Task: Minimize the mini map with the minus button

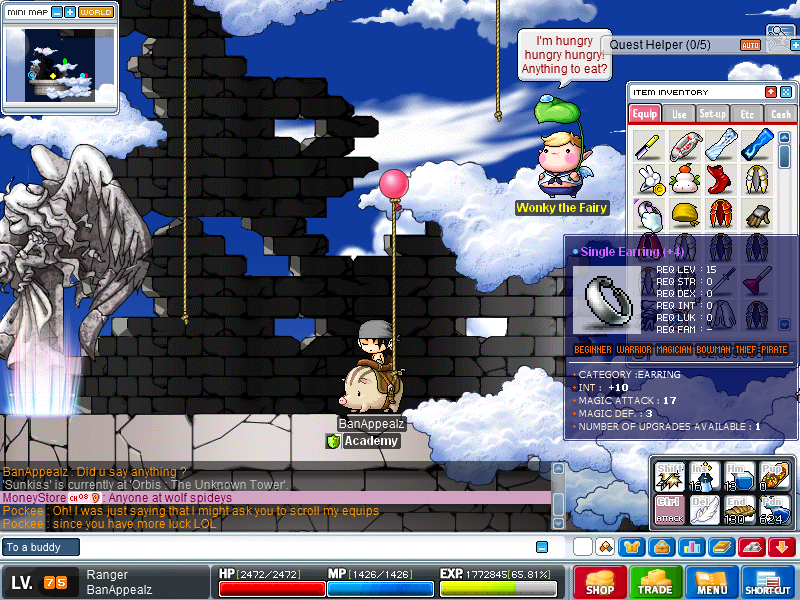Action: tap(56, 13)
